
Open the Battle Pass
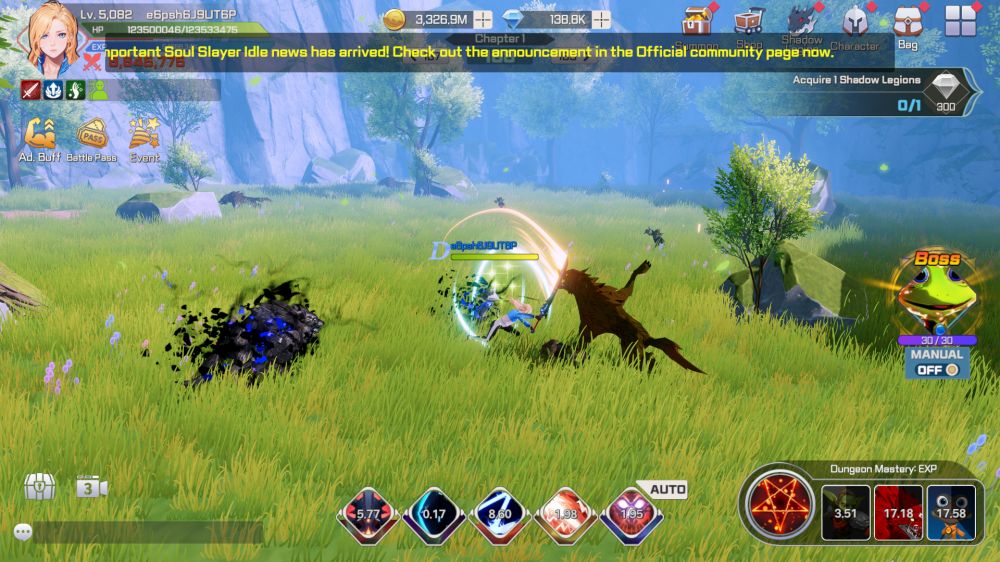[92, 135]
